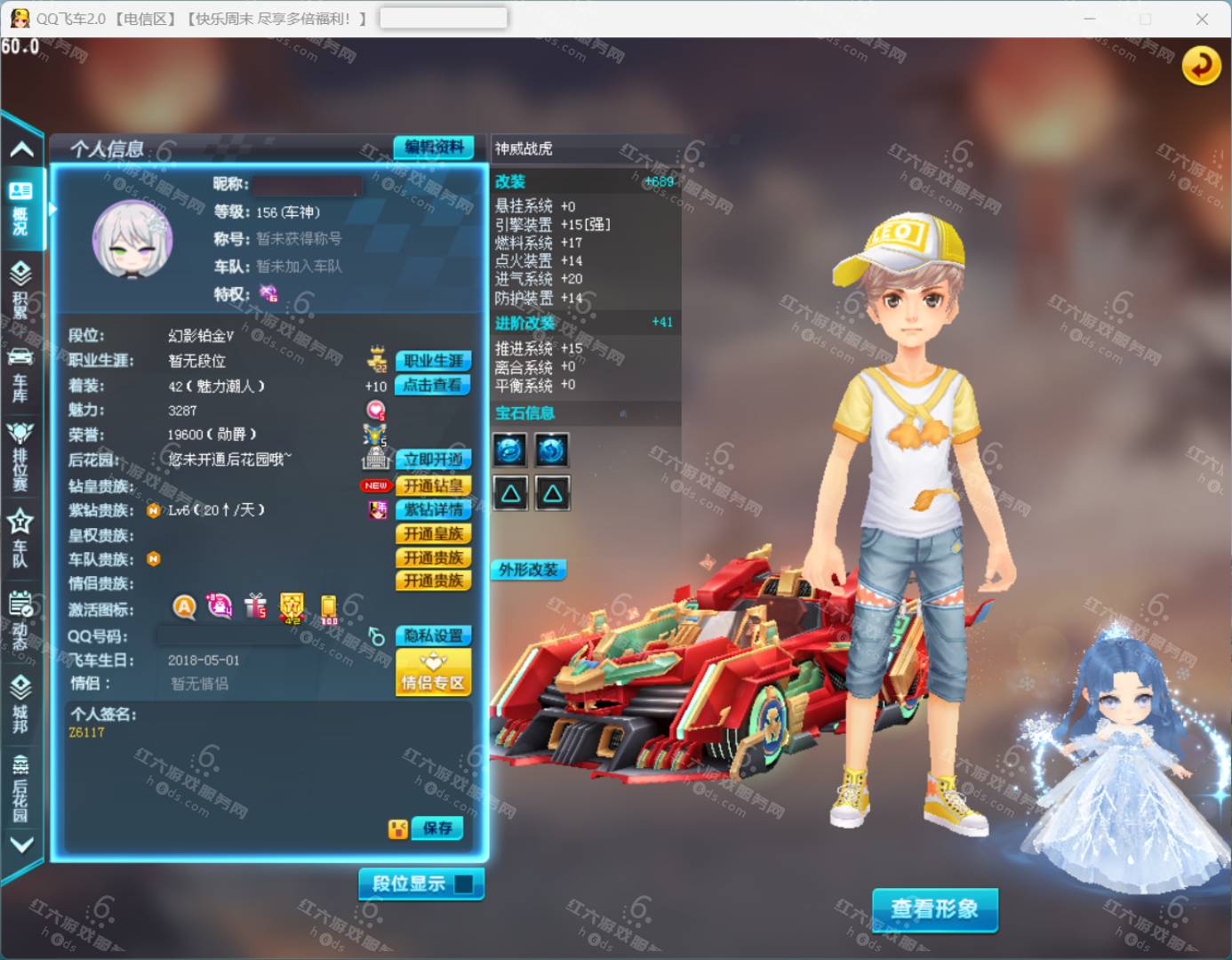Image resolution: width=1232 pixels, height=960 pixels.
Task: Select the 点击查看 outfit view button
Action: (433, 385)
